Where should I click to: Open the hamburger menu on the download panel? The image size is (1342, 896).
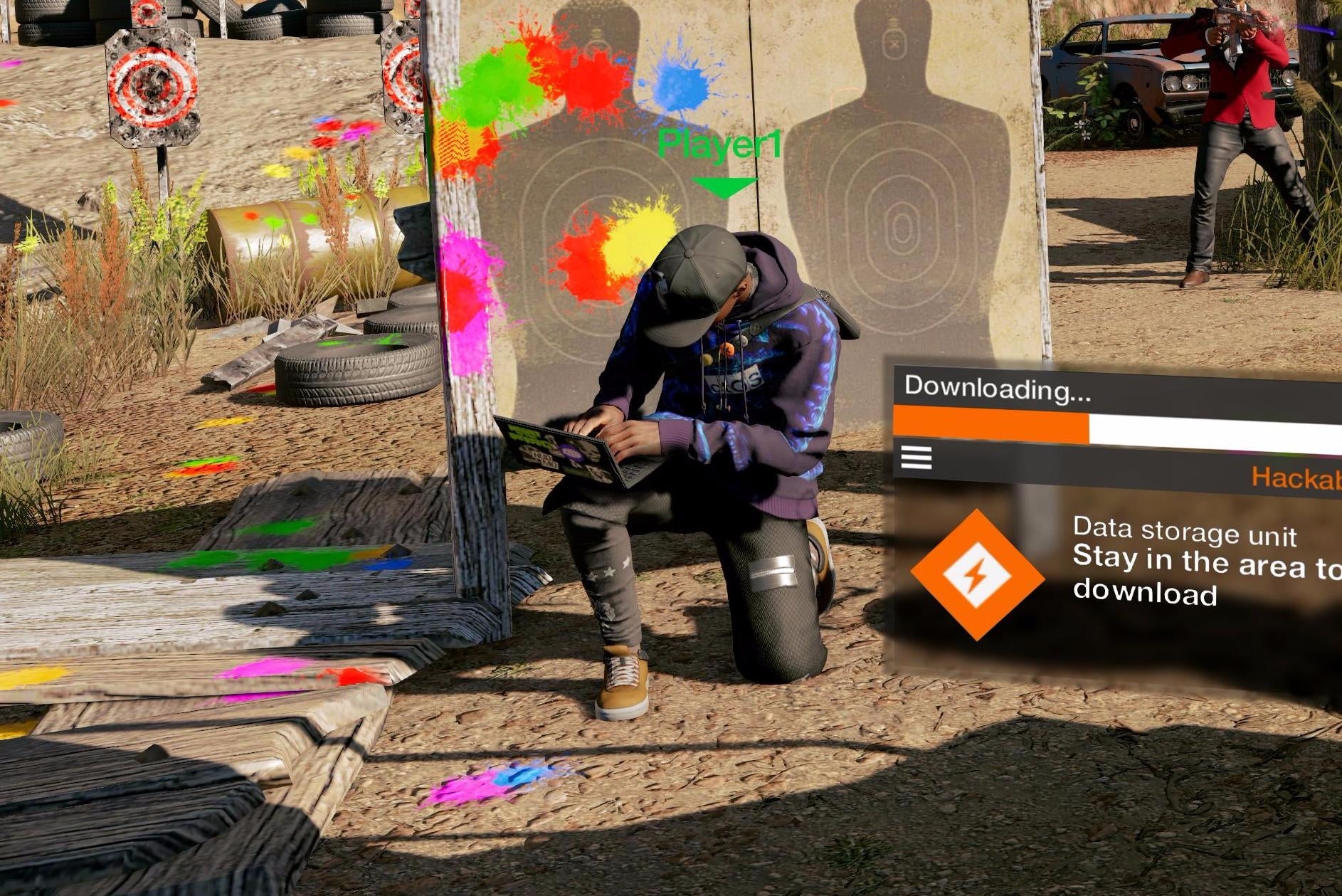click(x=917, y=458)
